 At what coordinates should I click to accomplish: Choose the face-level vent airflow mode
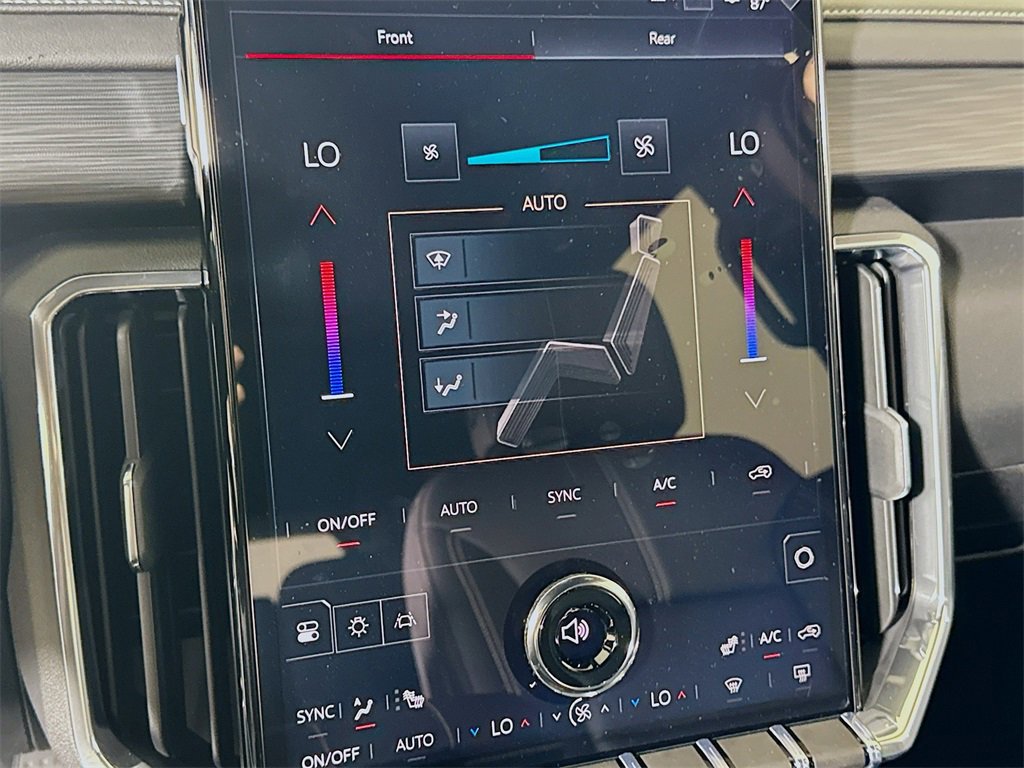[520, 320]
